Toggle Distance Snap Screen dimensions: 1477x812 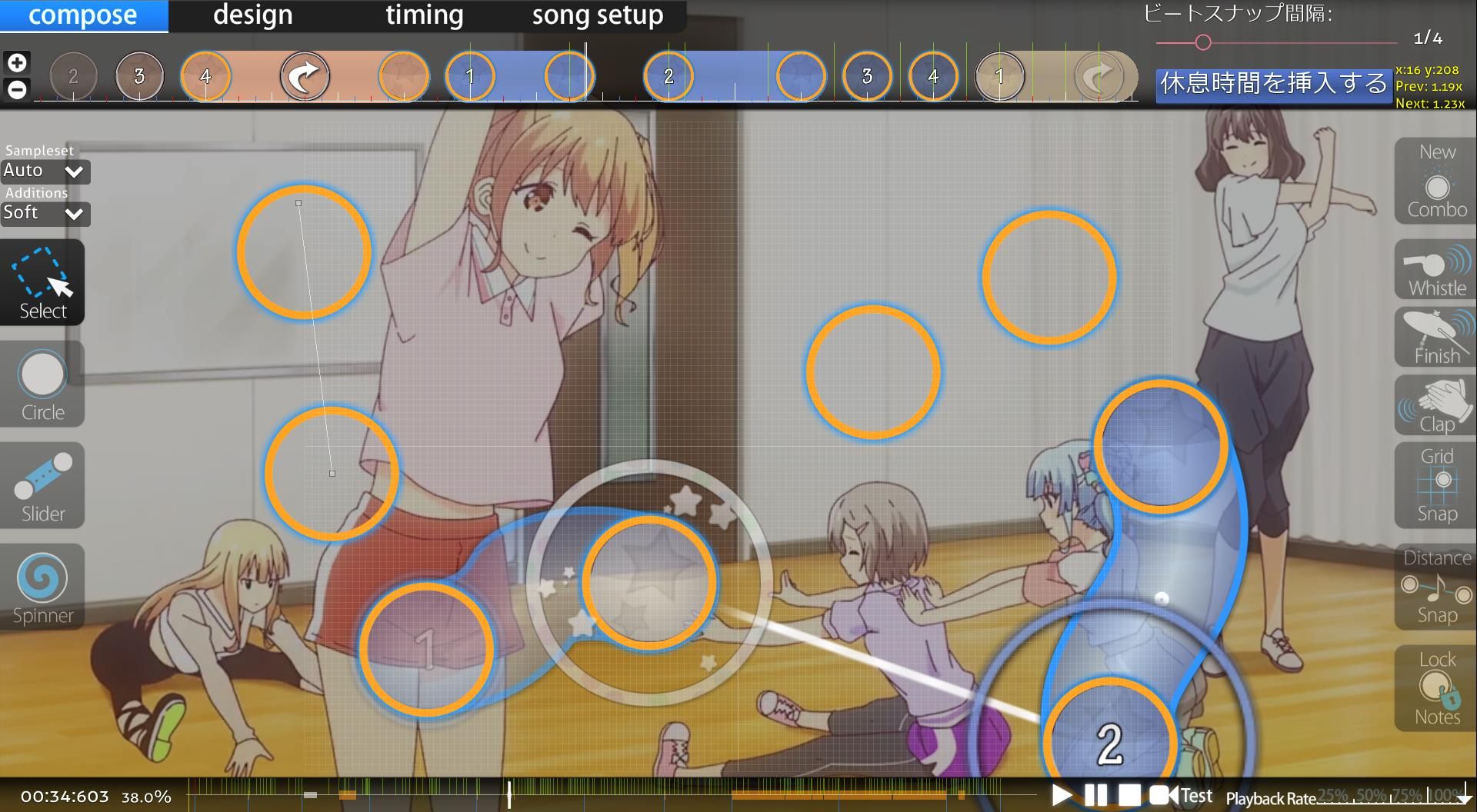1436,587
